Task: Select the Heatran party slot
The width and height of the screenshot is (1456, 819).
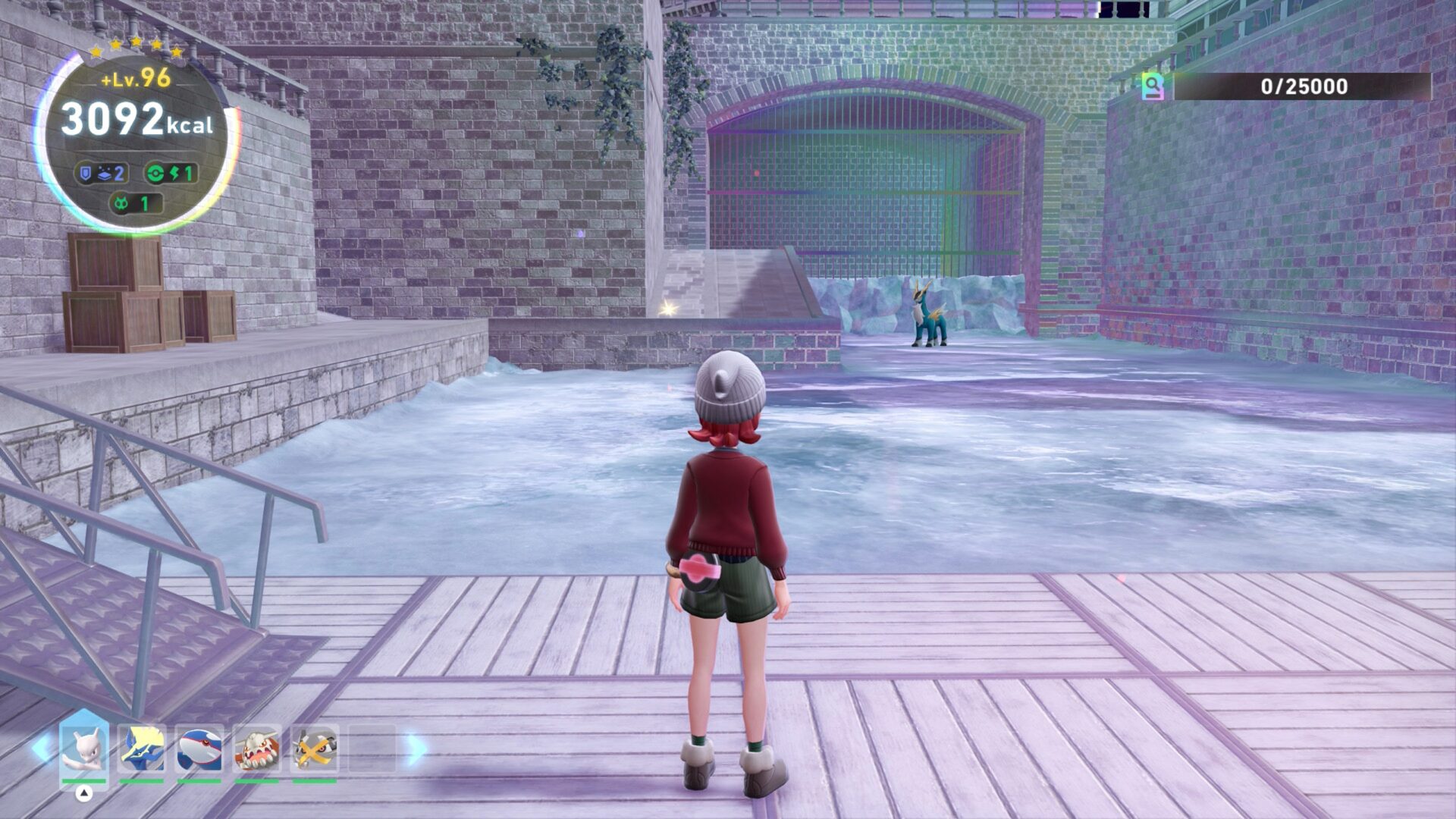Action: pyautogui.click(x=256, y=748)
